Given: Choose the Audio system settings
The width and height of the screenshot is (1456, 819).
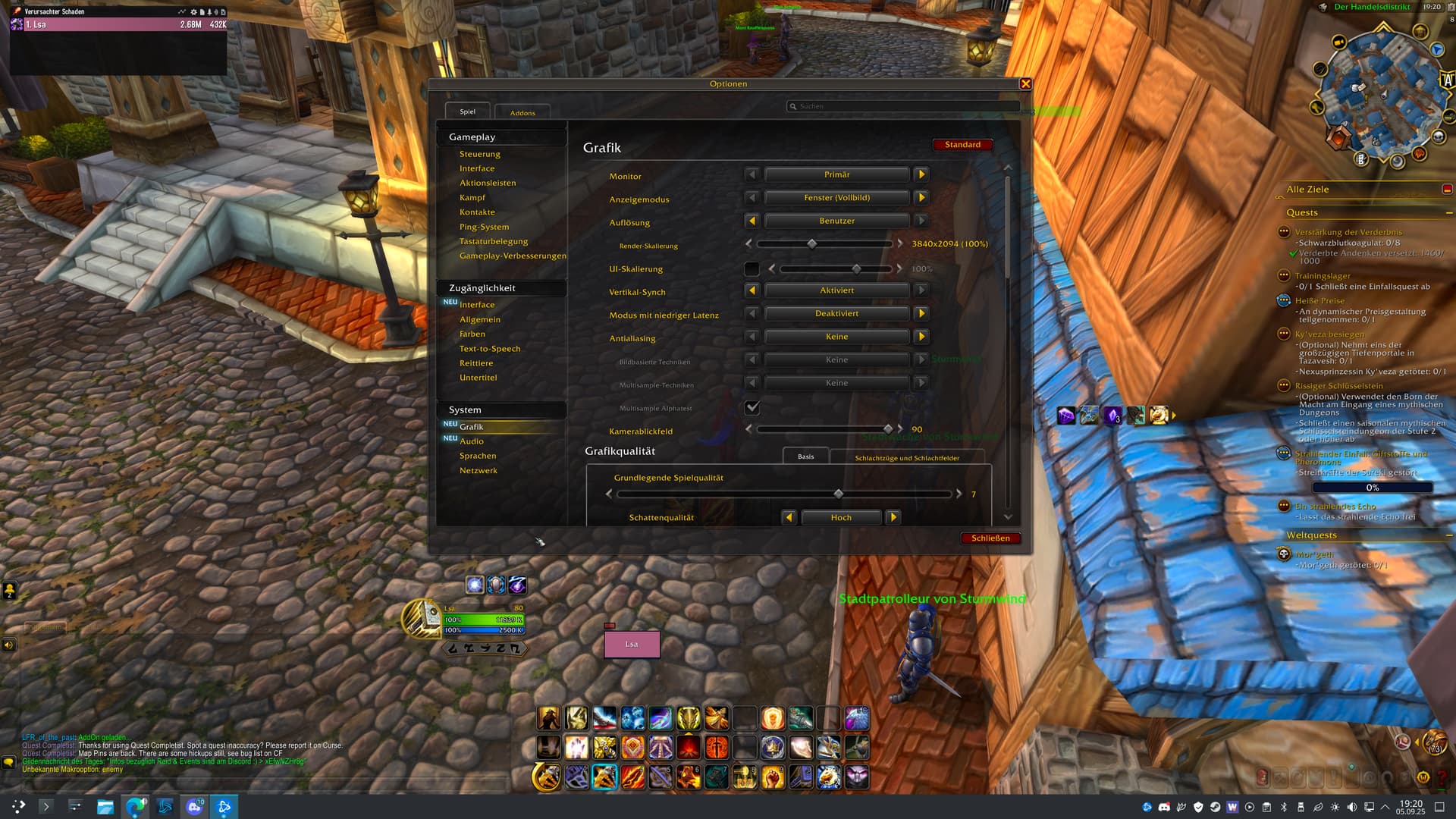Looking at the screenshot, I should (471, 441).
